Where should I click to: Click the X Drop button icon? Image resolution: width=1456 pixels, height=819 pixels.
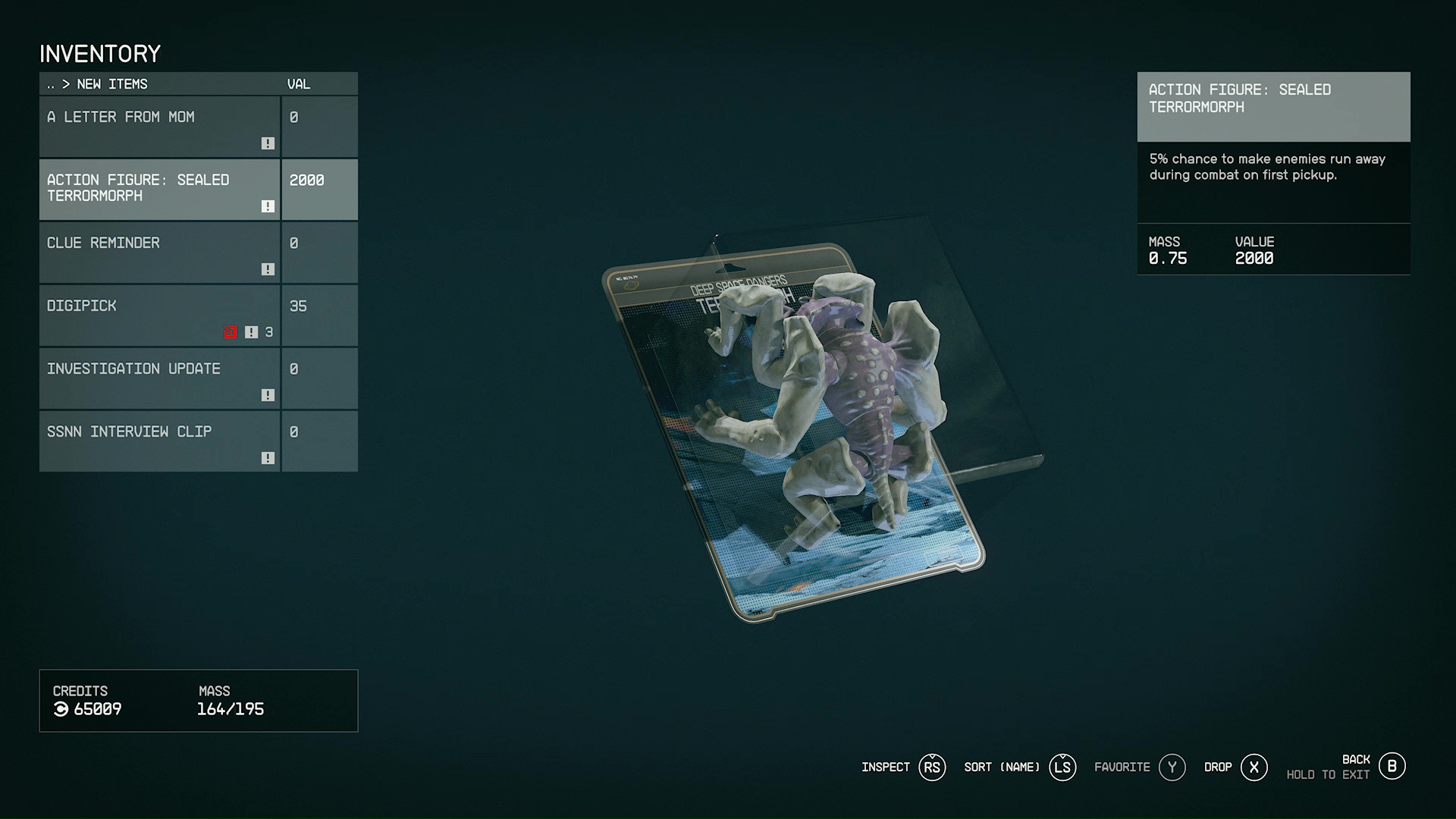pyautogui.click(x=1254, y=767)
